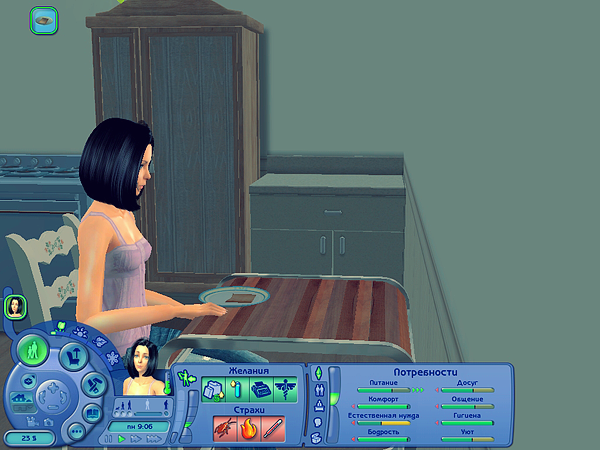Open the Story mode book icon

tap(92, 412)
